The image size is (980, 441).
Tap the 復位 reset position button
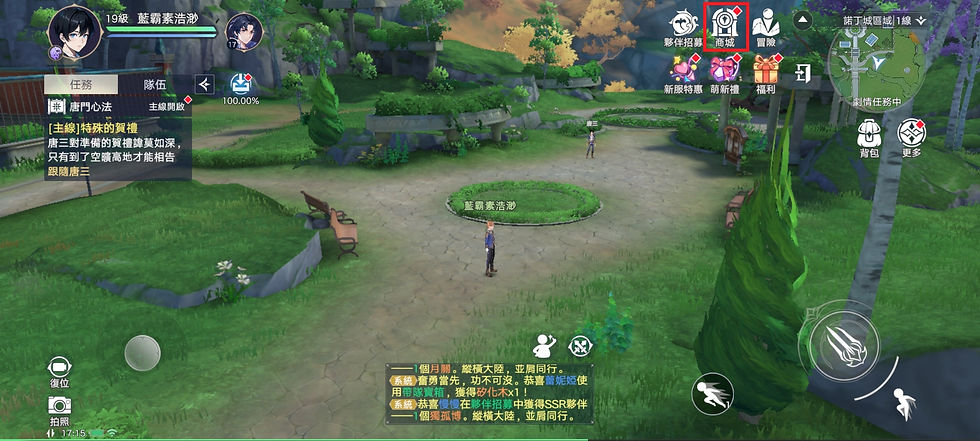pyautogui.click(x=59, y=369)
